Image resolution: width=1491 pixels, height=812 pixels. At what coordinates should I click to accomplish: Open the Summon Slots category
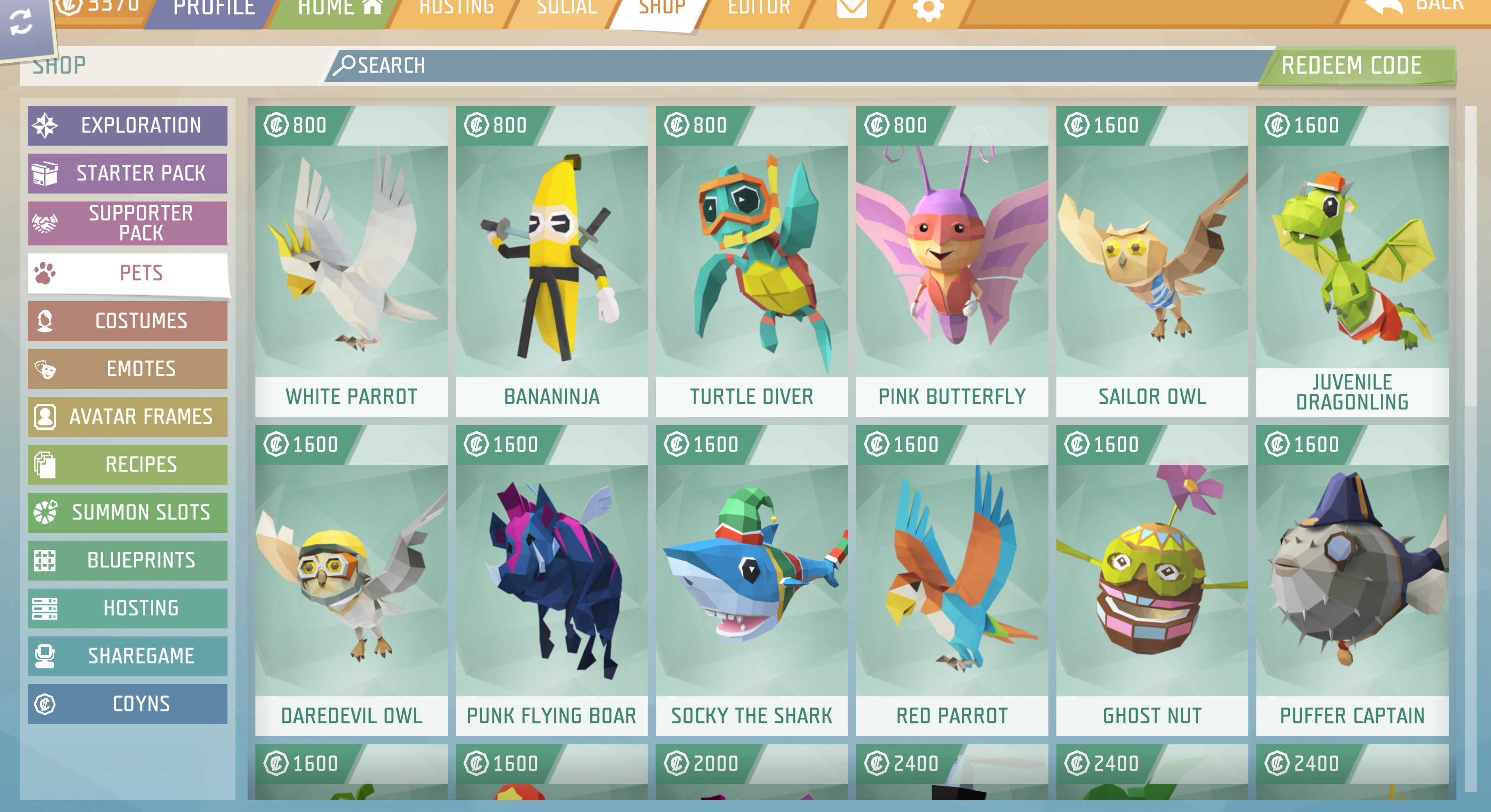tap(127, 512)
